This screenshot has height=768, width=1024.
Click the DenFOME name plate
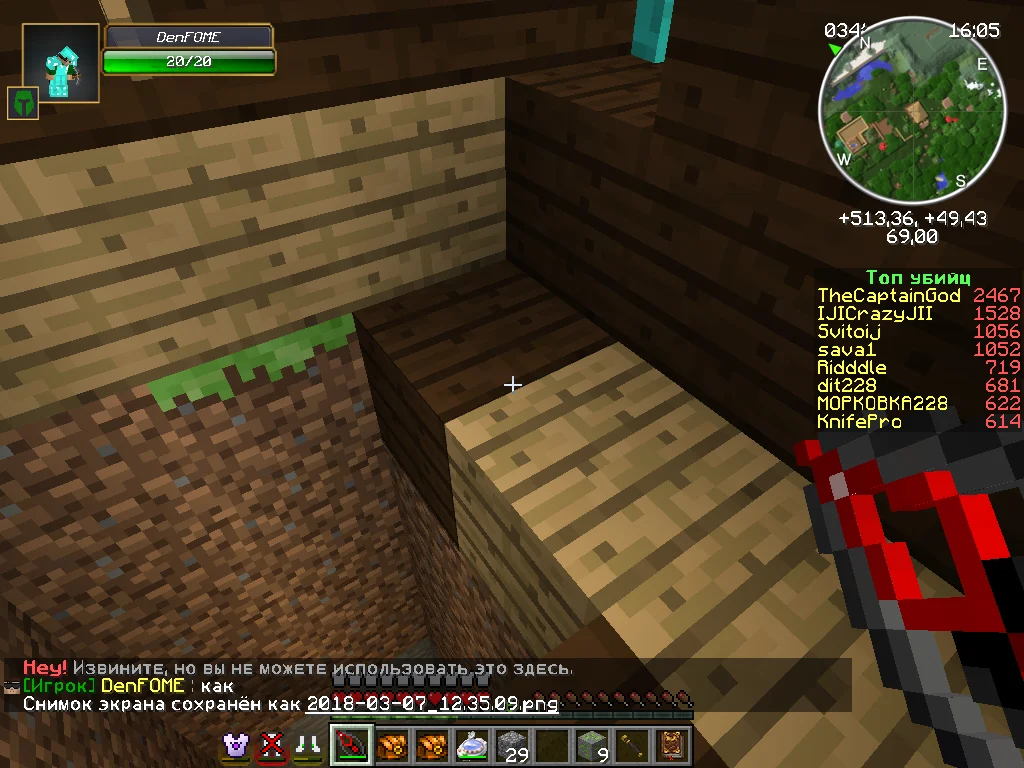pyautogui.click(x=189, y=37)
